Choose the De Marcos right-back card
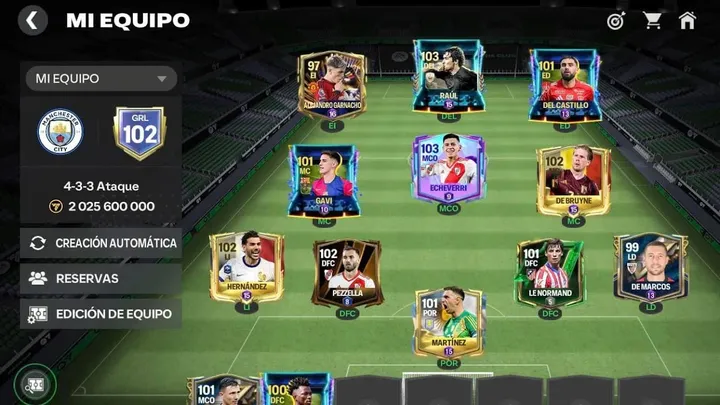 tap(651, 267)
